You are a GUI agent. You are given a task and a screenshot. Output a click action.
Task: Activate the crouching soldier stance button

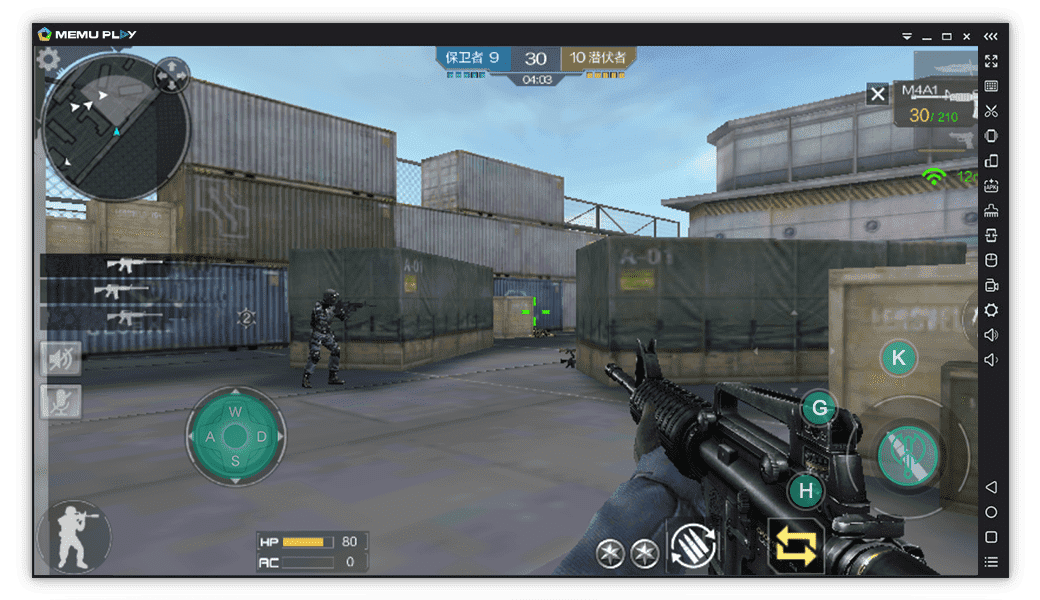click(73, 536)
